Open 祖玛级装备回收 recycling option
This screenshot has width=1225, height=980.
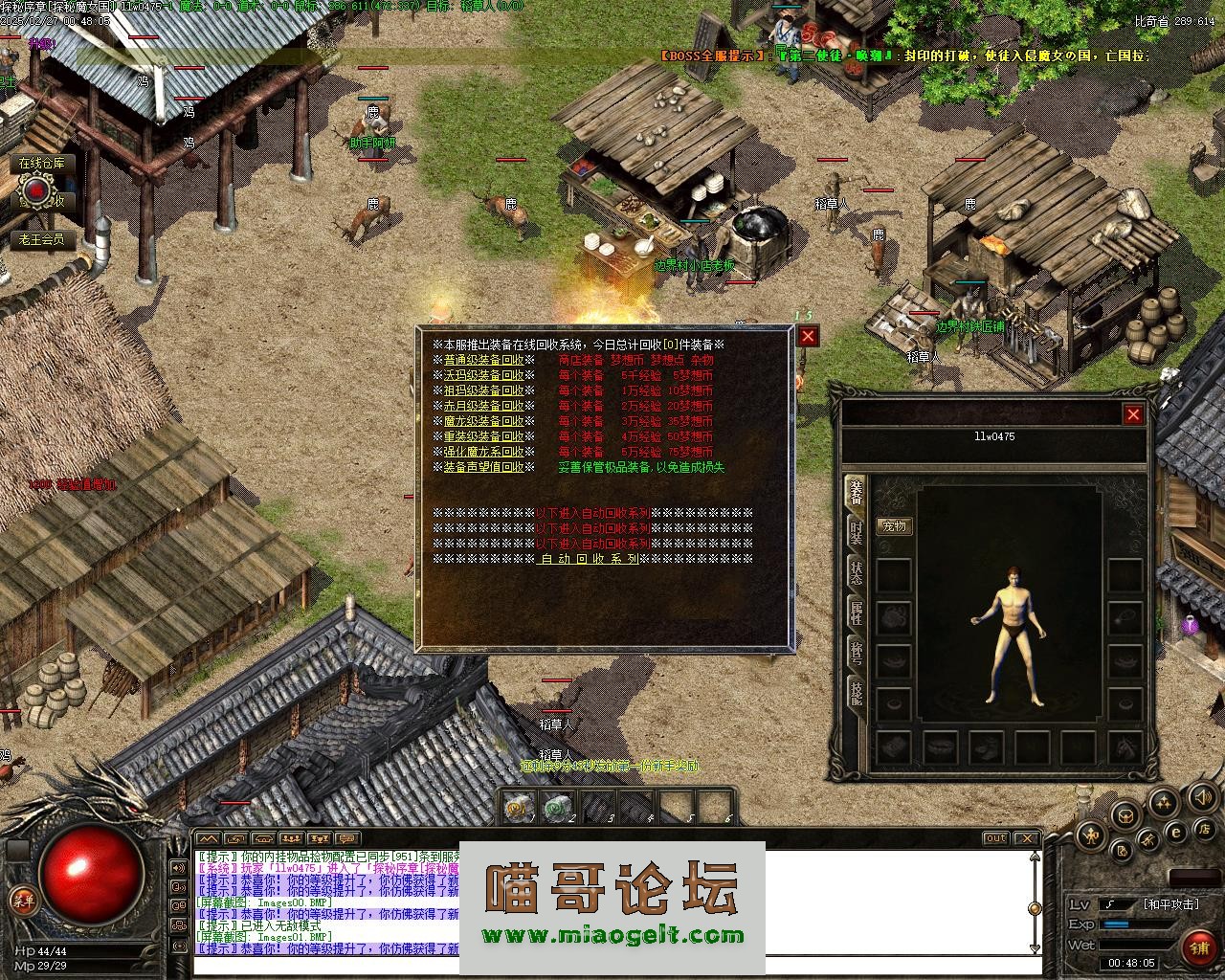[483, 390]
